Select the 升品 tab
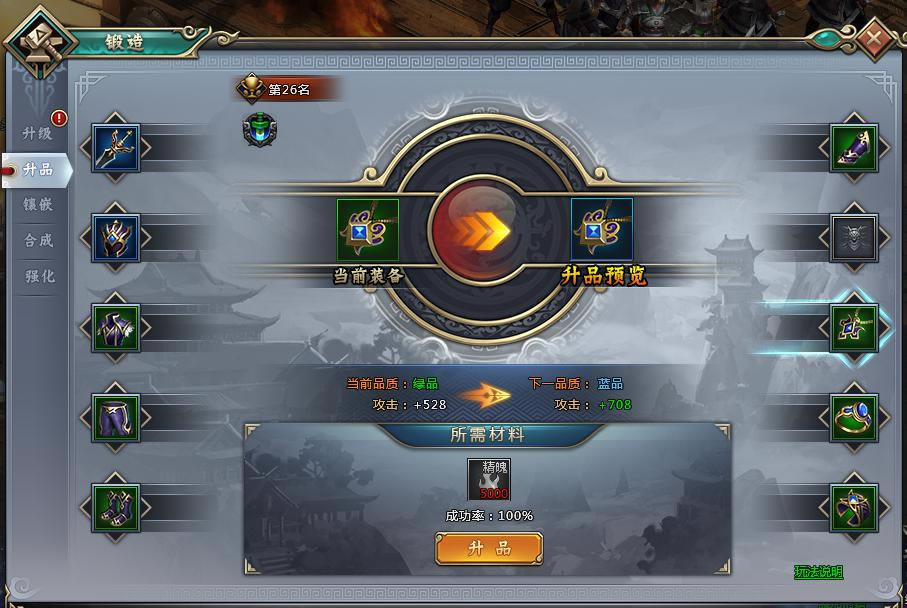This screenshot has width=907, height=608. pos(38,169)
